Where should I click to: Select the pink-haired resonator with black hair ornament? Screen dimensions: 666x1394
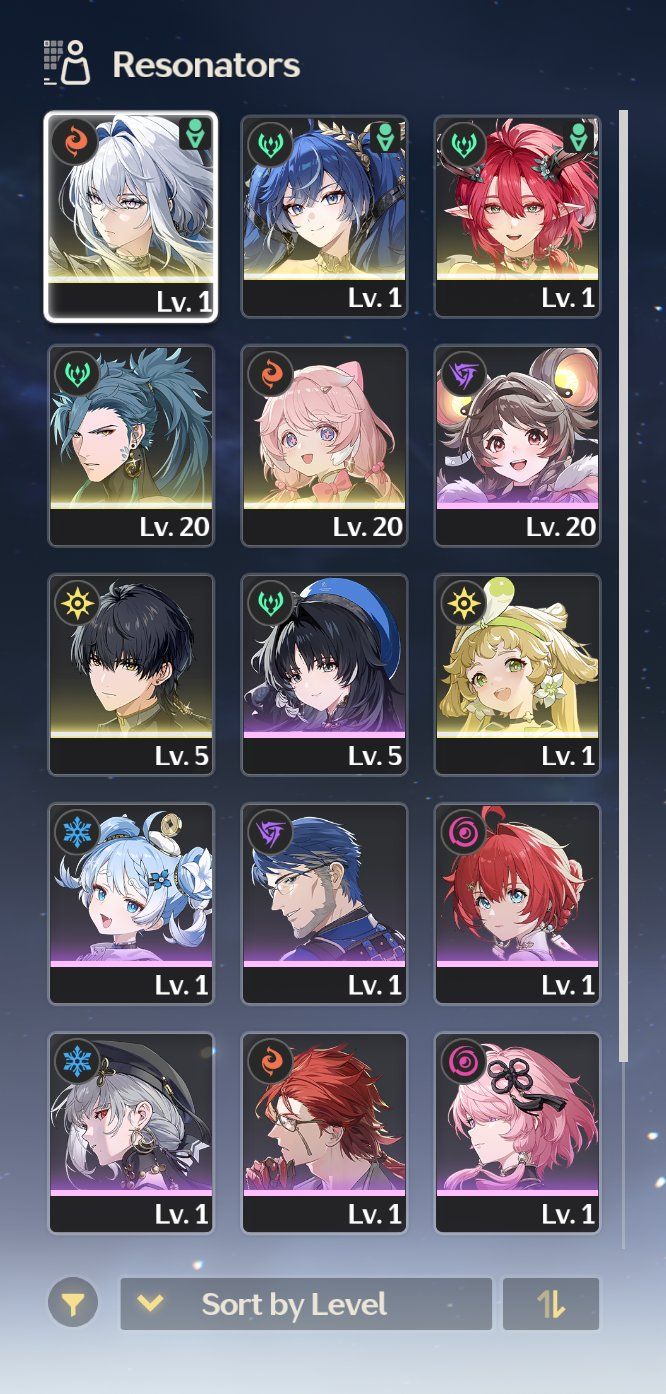(517, 1132)
